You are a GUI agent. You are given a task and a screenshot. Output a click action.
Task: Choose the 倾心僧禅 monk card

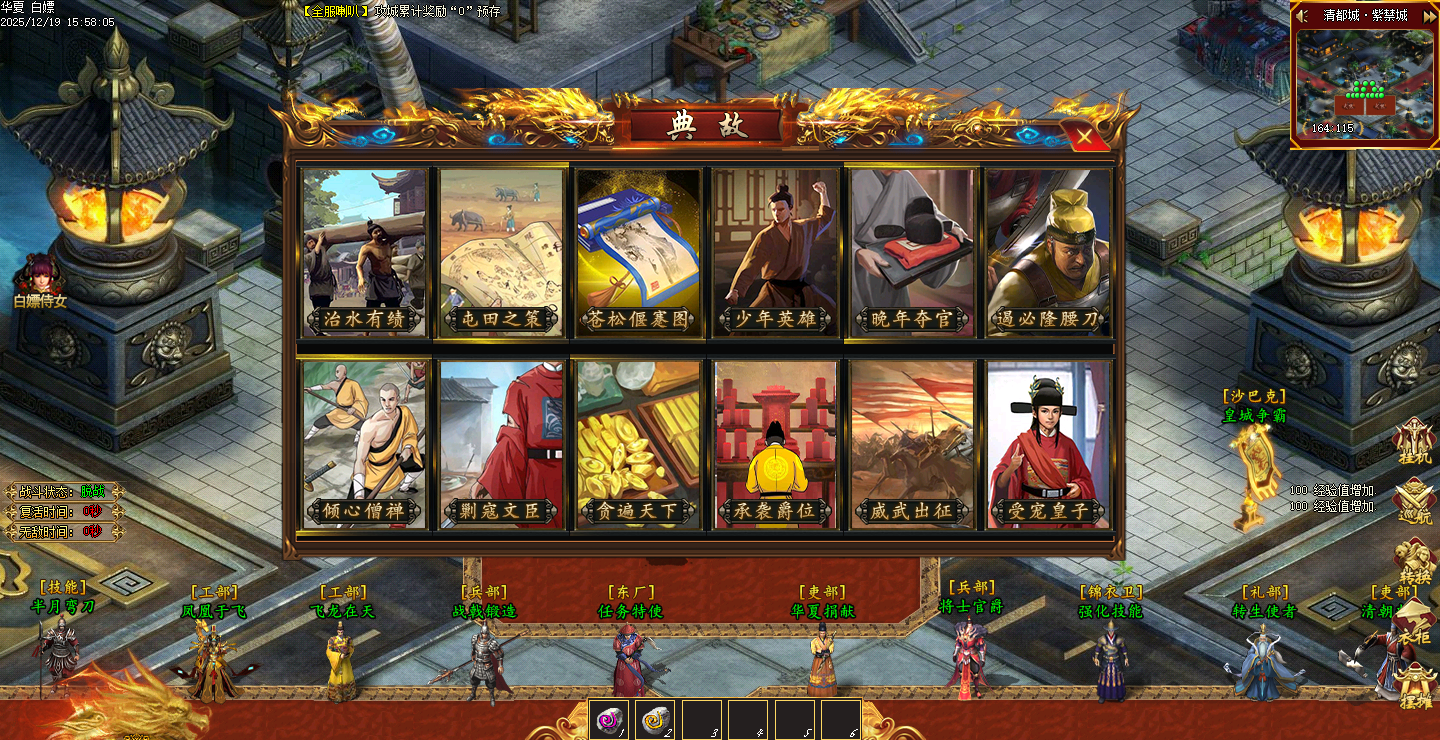click(364, 443)
